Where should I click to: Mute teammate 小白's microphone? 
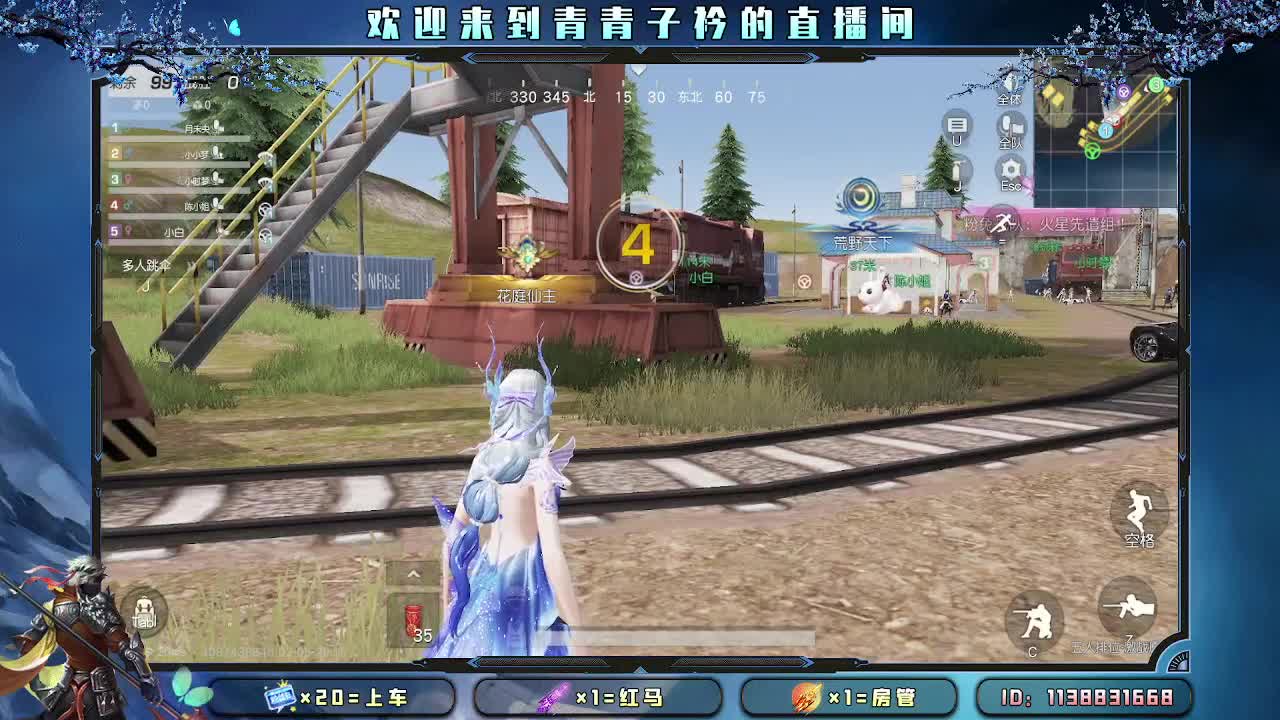(x=215, y=231)
